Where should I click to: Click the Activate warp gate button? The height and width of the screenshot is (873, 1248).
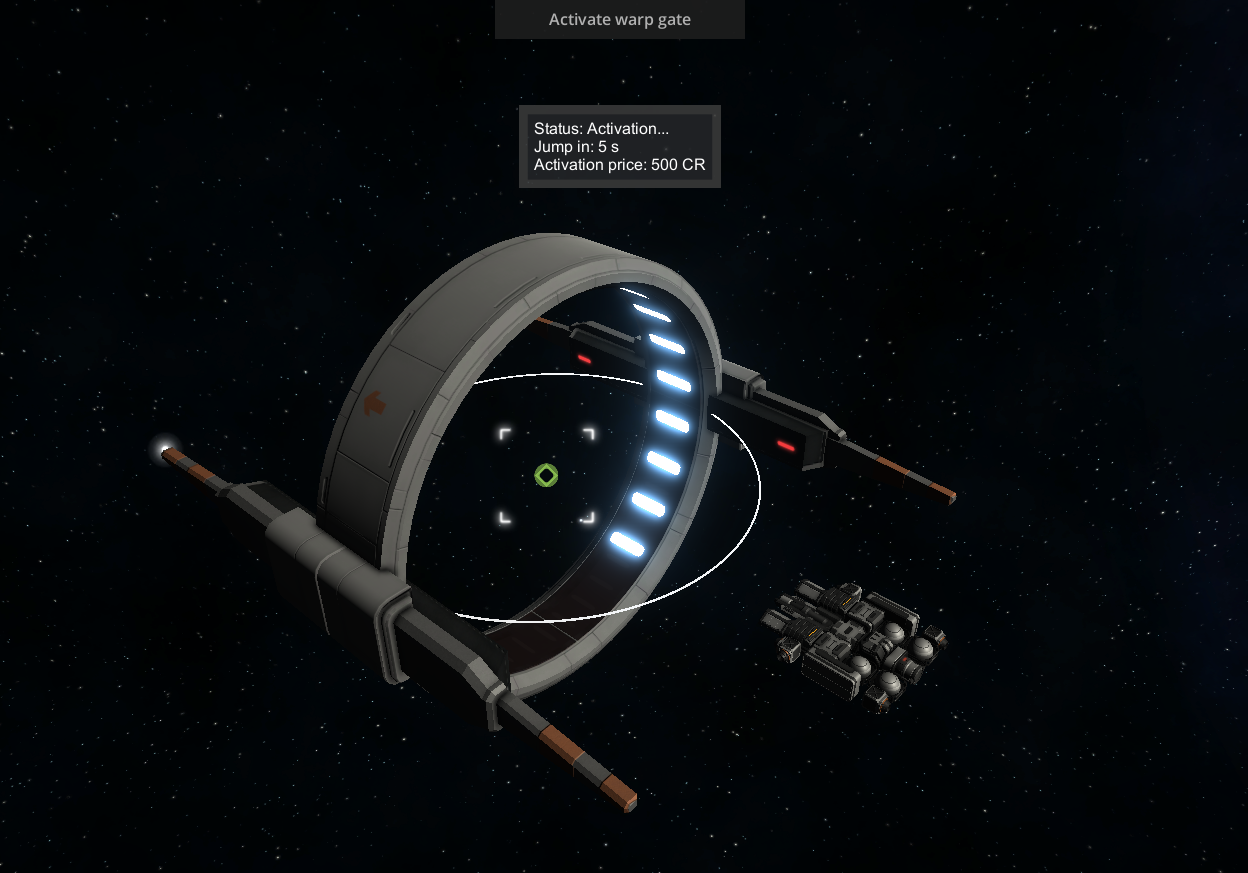[619, 19]
